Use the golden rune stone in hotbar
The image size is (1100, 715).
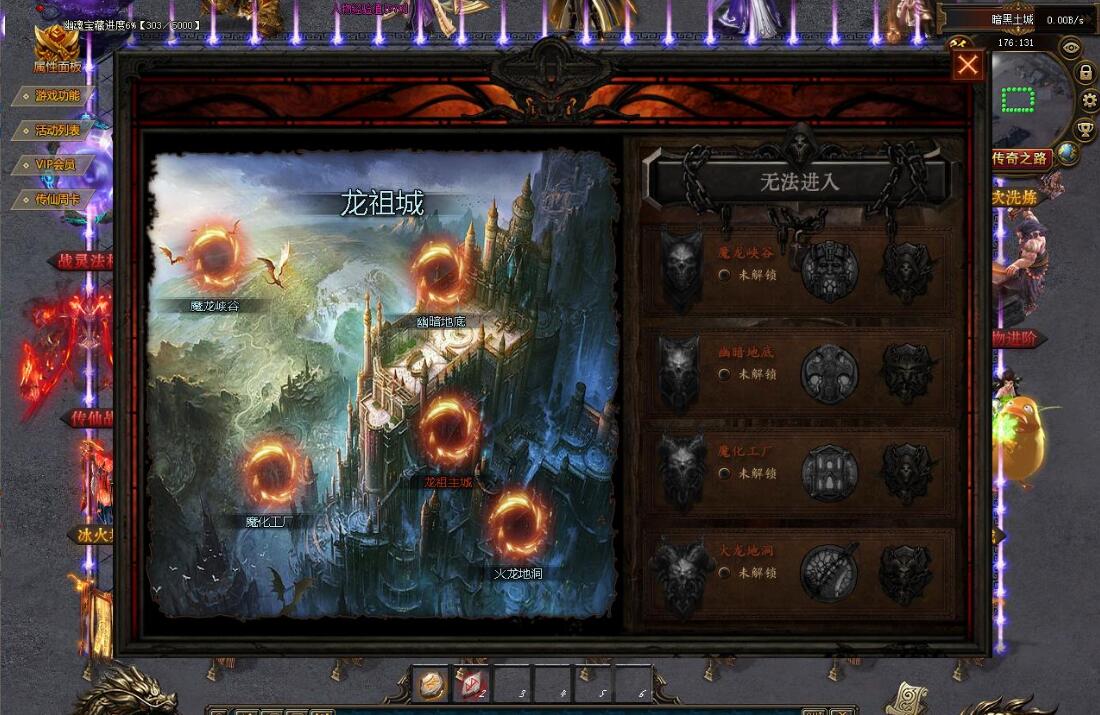click(x=432, y=685)
